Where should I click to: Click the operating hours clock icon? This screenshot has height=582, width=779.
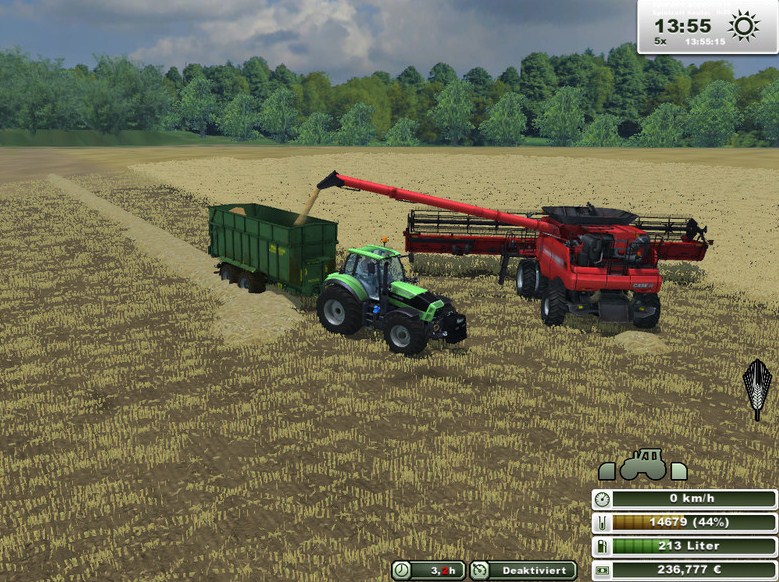pyautogui.click(x=402, y=570)
